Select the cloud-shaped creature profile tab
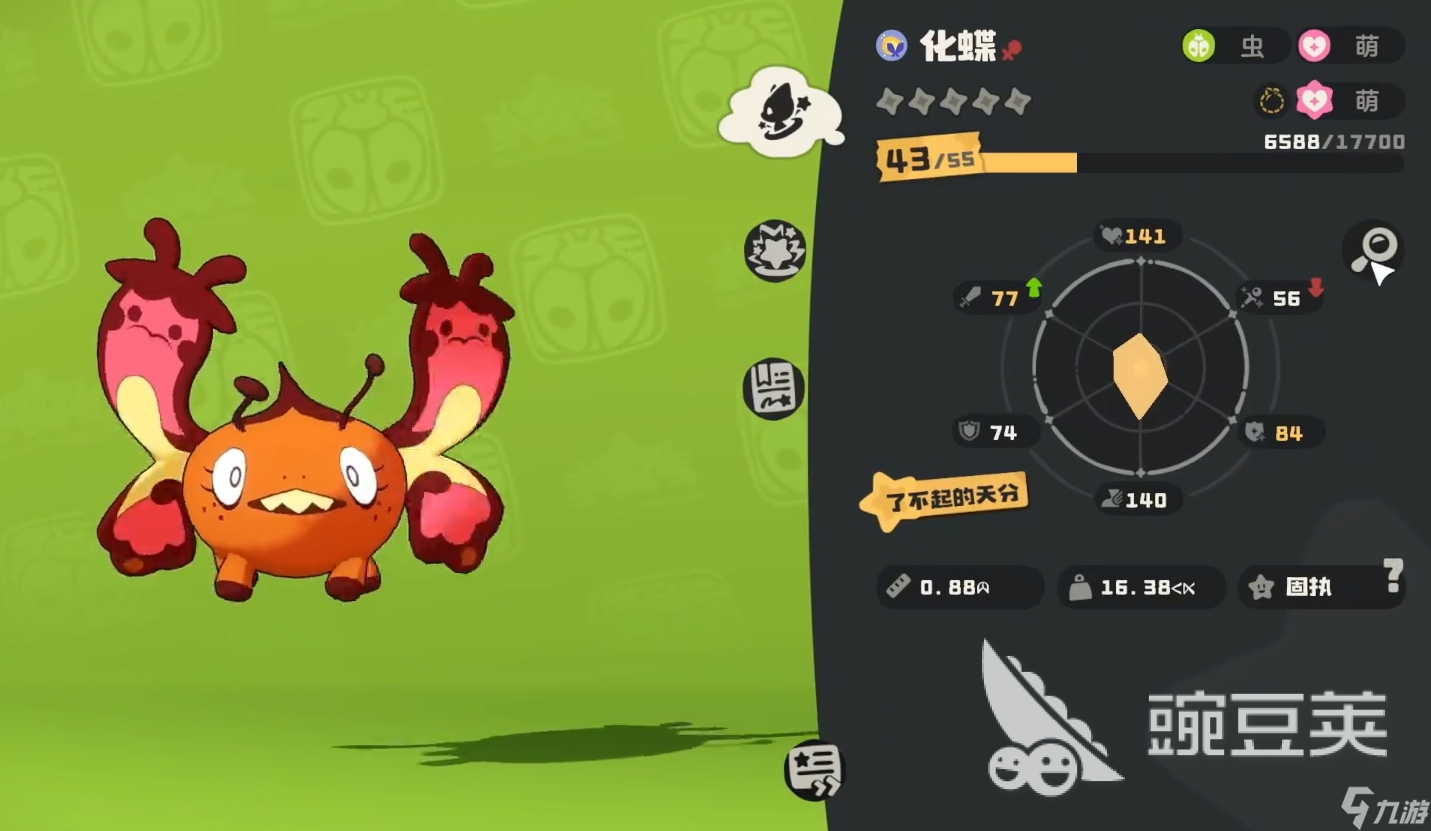 click(x=782, y=110)
